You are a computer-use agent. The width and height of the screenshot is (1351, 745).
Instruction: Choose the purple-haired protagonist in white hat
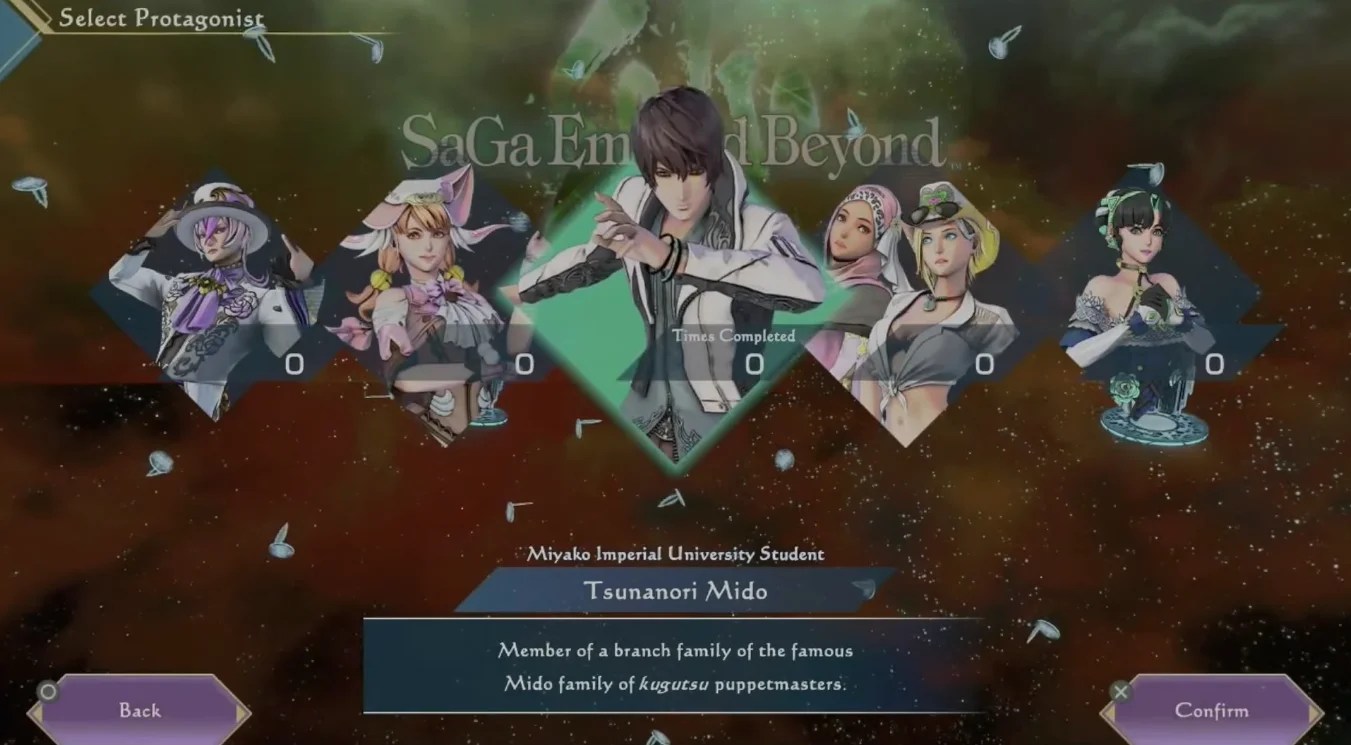[x=215, y=295]
